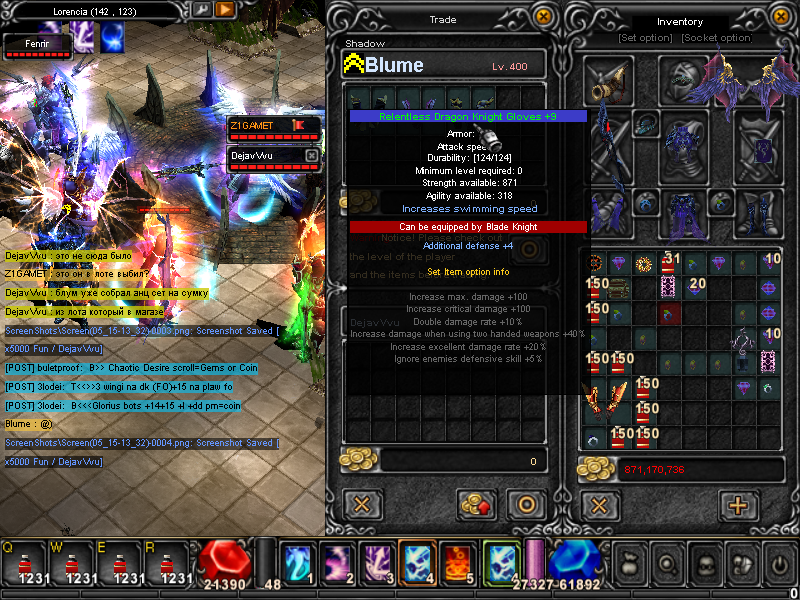The width and height of the screenshot is (800, 600).
Task: Add zen to the trade
Action: point(478,504)
